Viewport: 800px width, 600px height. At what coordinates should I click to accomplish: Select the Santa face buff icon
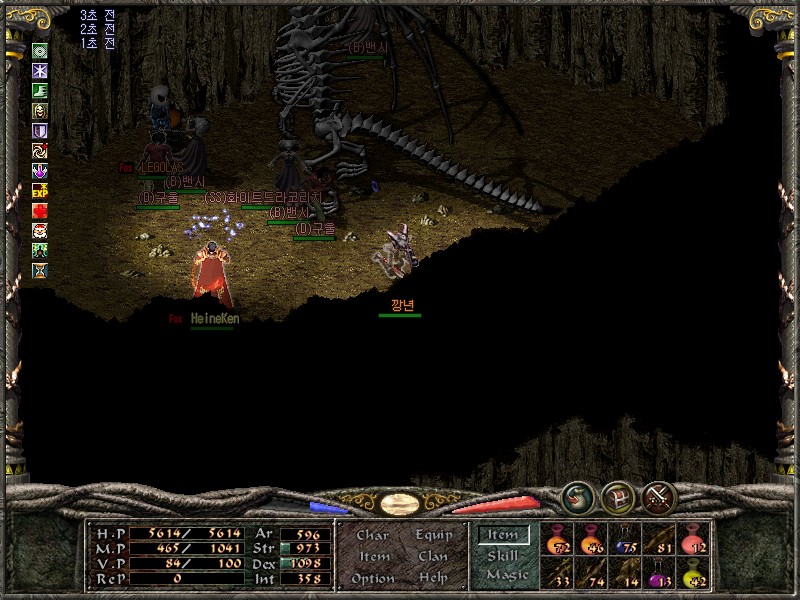[40, 230]
